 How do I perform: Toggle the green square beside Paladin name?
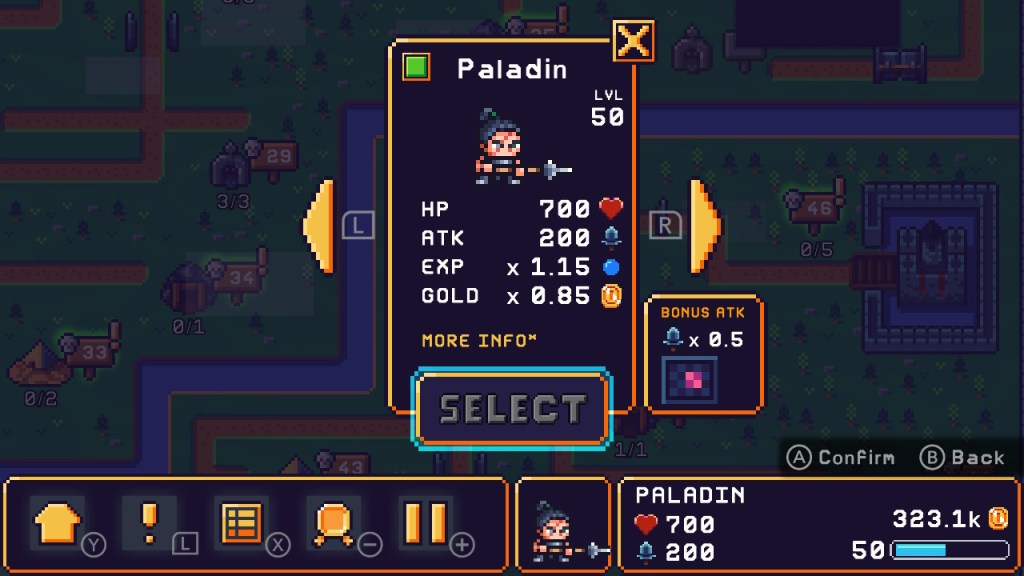[416, 68]
